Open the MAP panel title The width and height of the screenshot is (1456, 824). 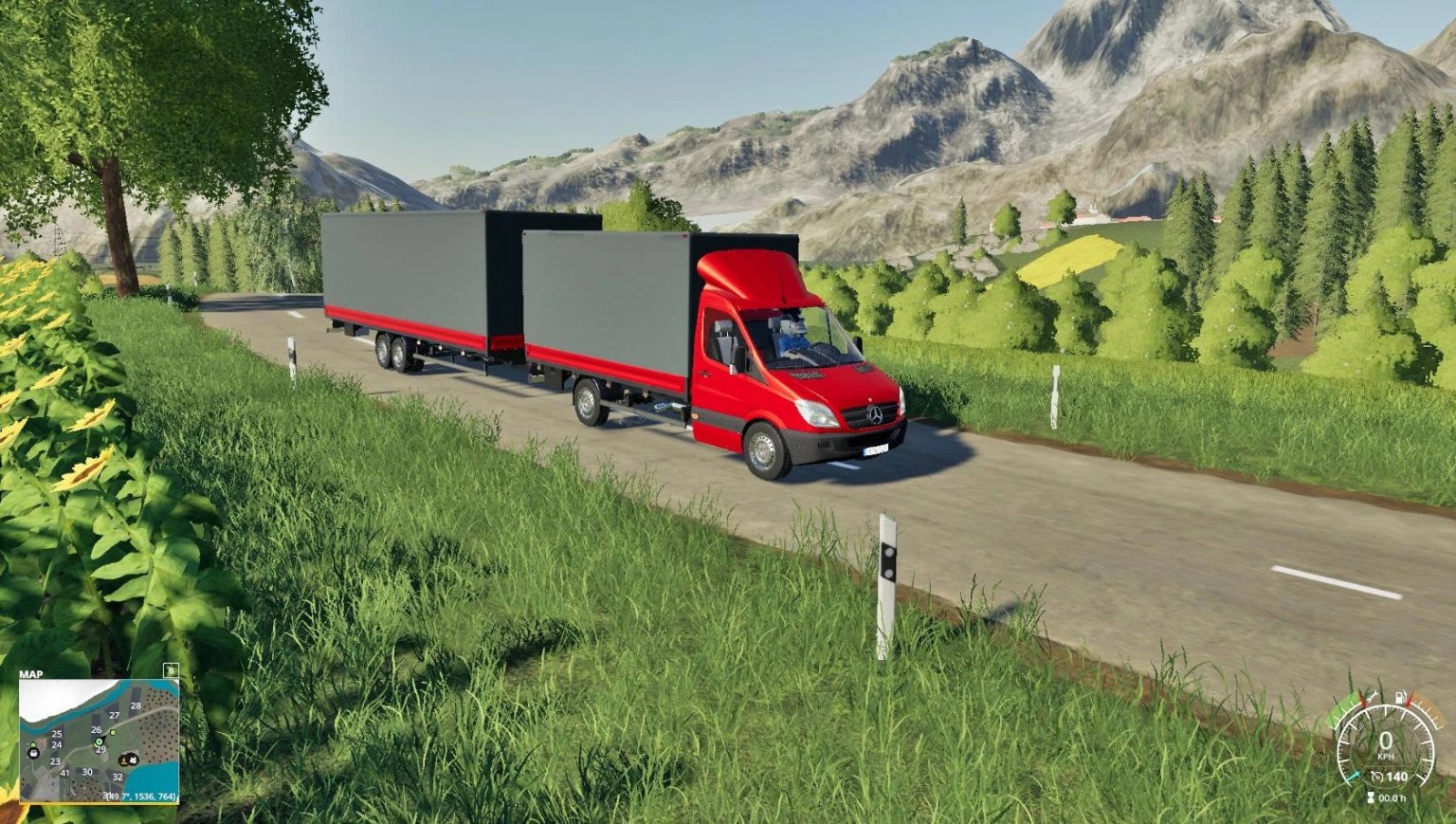(30, 672)
